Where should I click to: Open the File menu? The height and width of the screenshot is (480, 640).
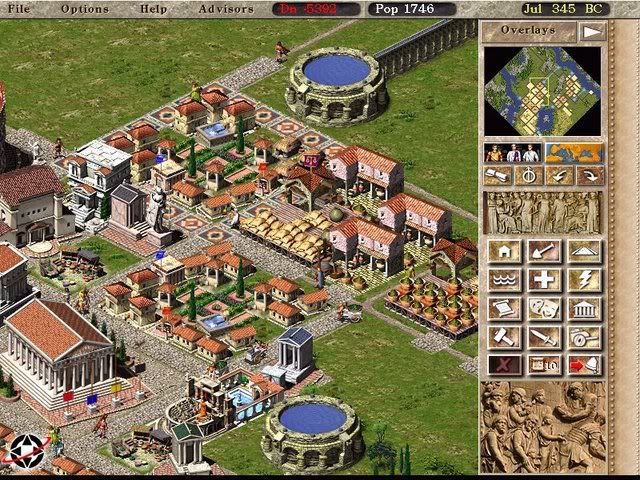click(x=20, y=9)
